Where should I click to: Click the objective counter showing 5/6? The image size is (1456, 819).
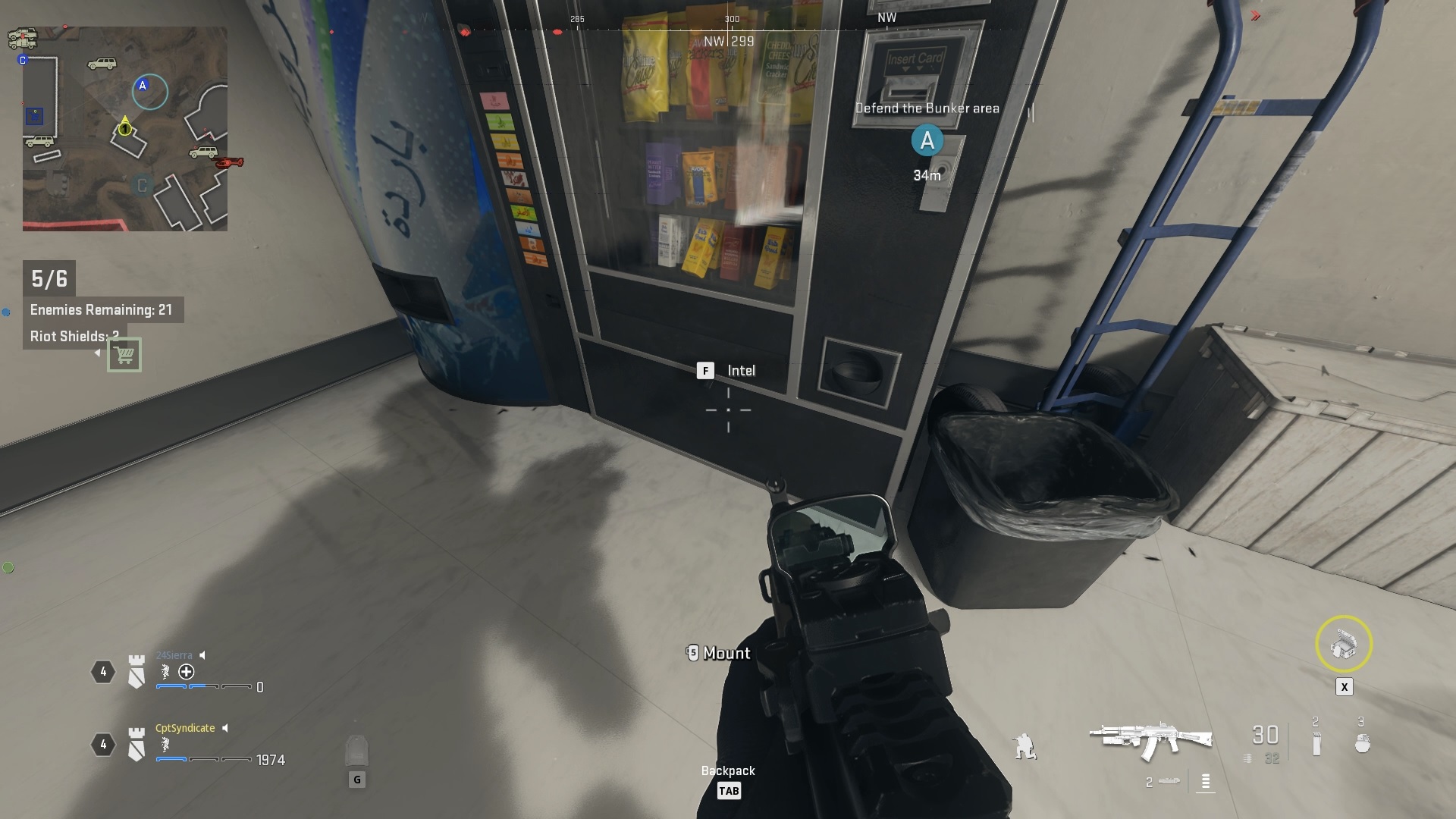tap(50, 278)
